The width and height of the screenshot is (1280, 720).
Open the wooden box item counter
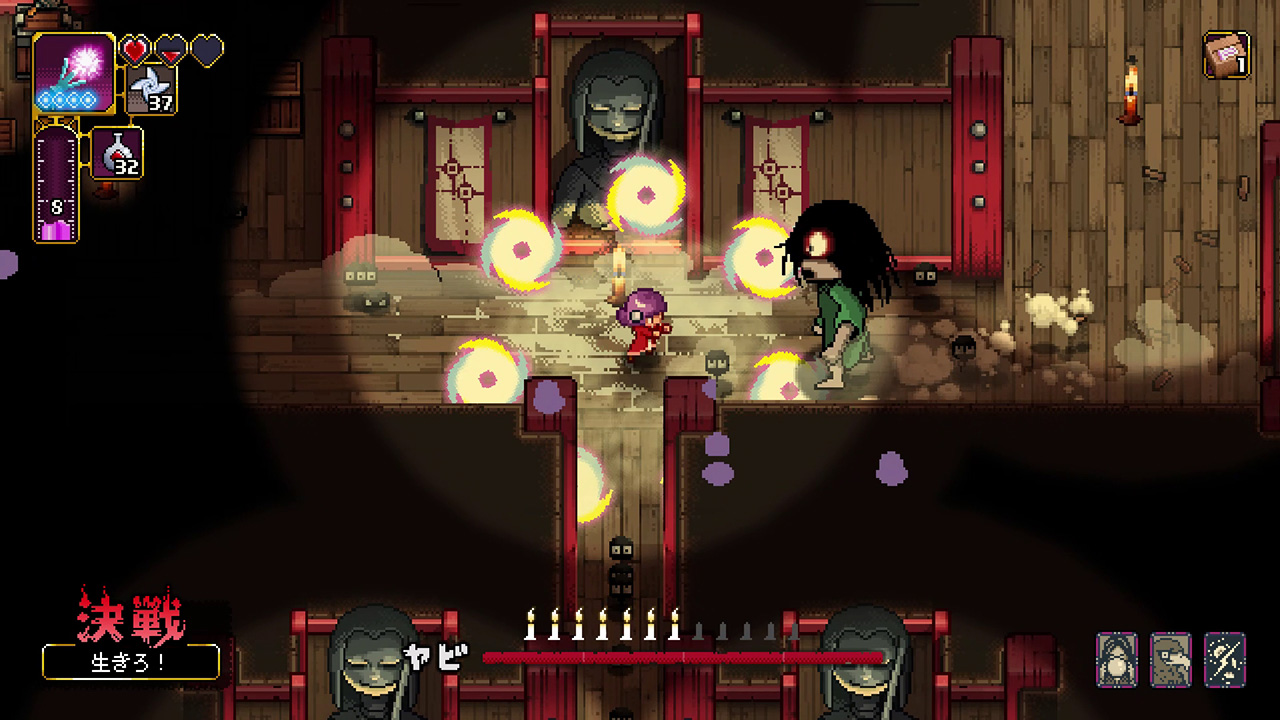pos(1226,55)
